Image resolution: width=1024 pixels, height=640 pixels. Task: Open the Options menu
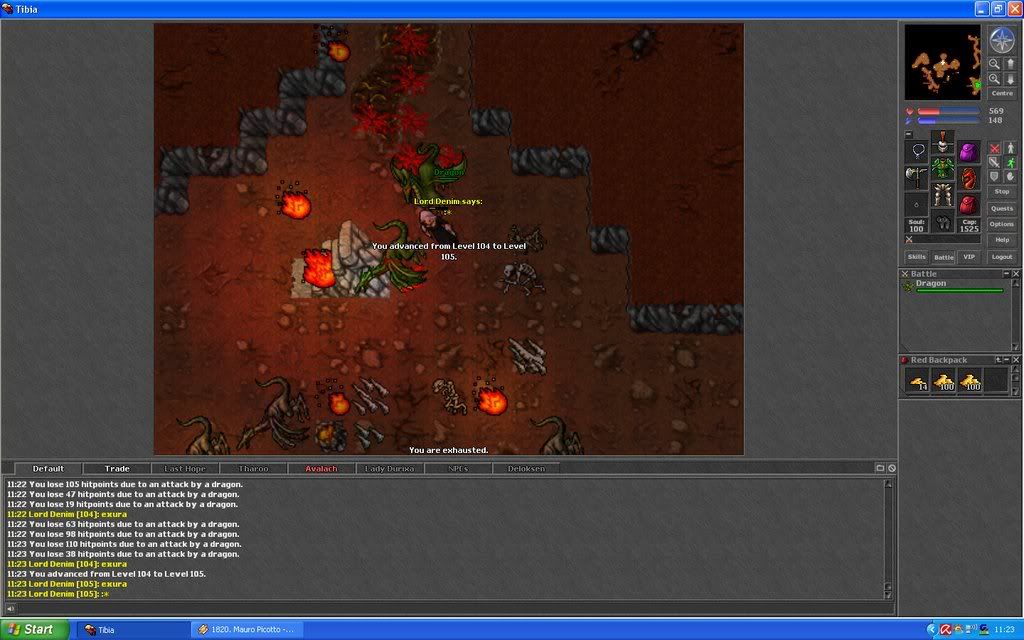click(x=1001, y=224)
